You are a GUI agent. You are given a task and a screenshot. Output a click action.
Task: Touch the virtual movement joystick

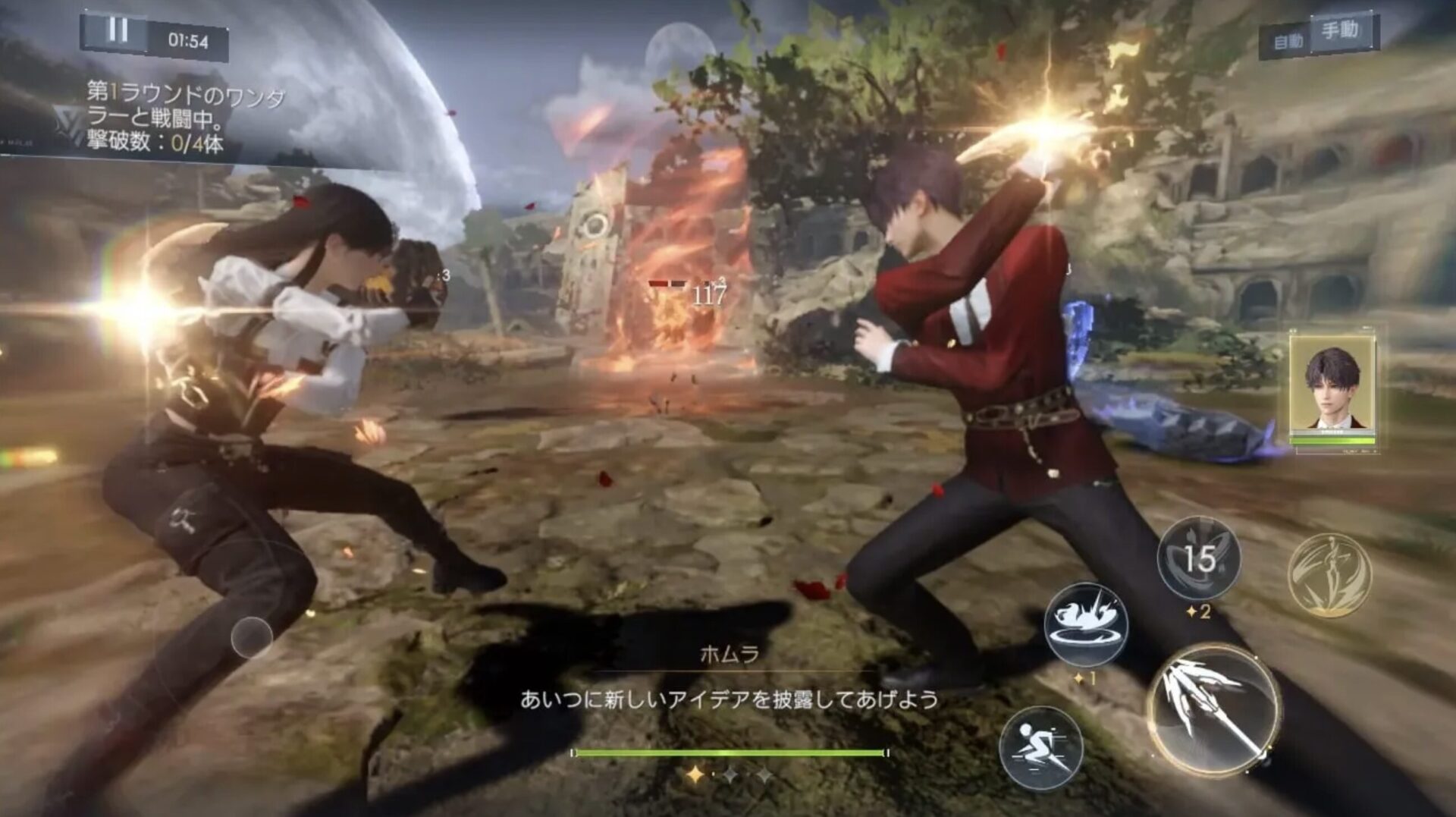252,638
